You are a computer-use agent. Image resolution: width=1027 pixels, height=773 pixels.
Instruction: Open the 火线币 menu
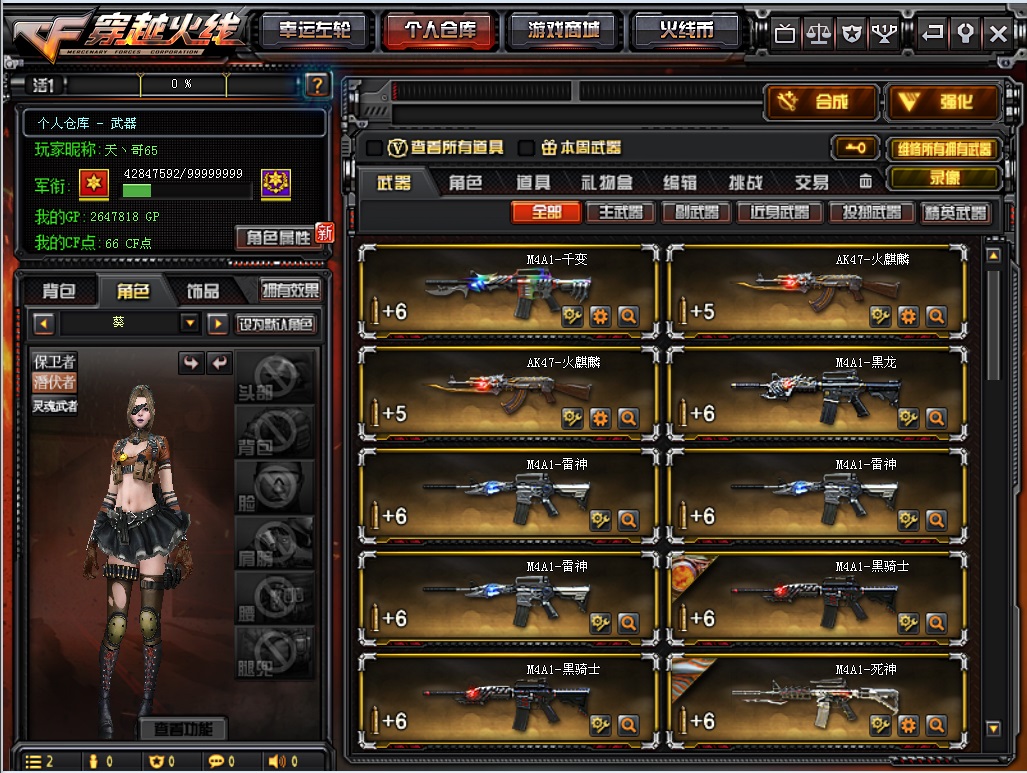(x=686, y=31)
